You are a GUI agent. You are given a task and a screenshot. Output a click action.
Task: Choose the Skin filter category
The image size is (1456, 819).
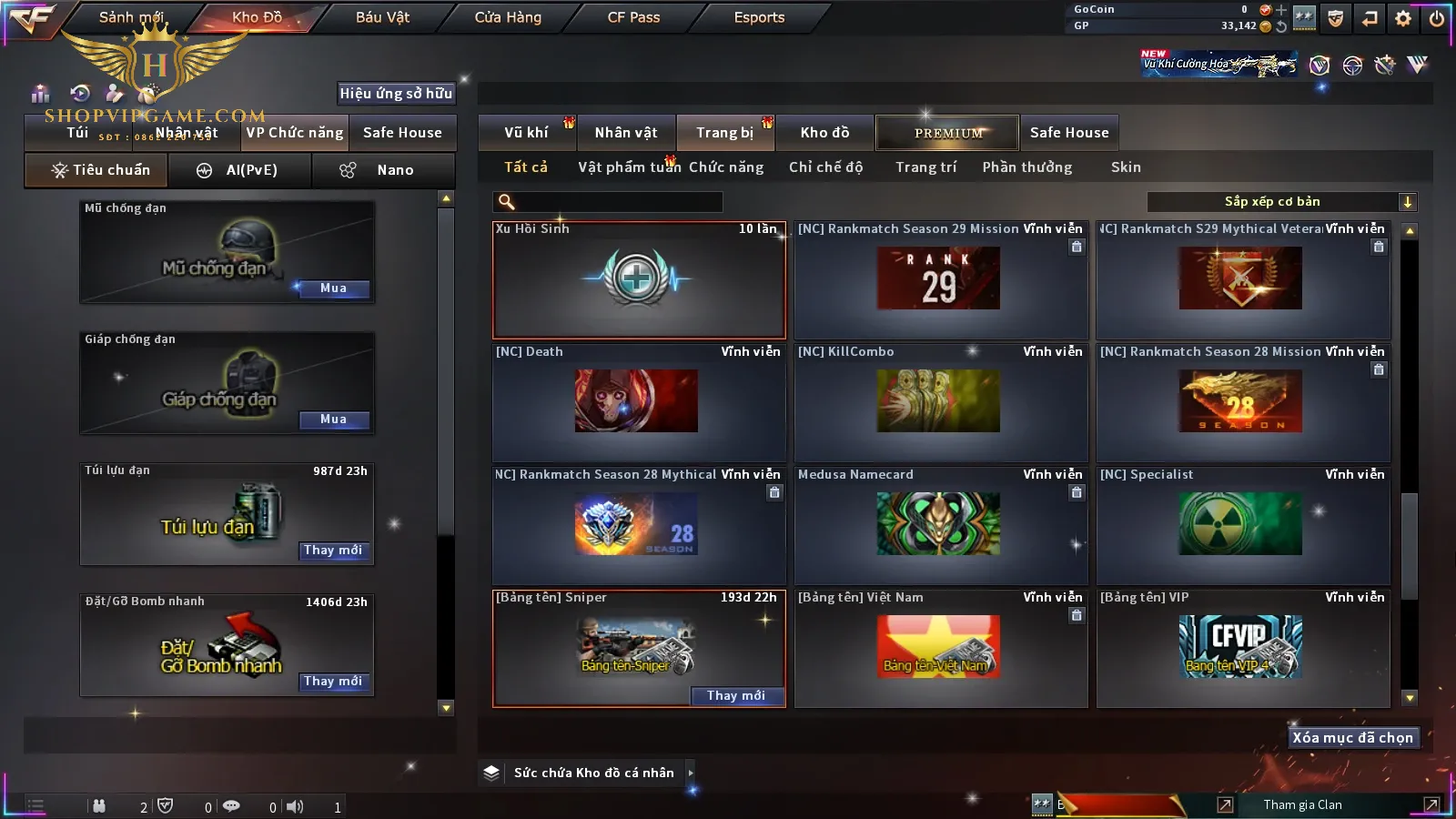click(x=1126, y=167)
